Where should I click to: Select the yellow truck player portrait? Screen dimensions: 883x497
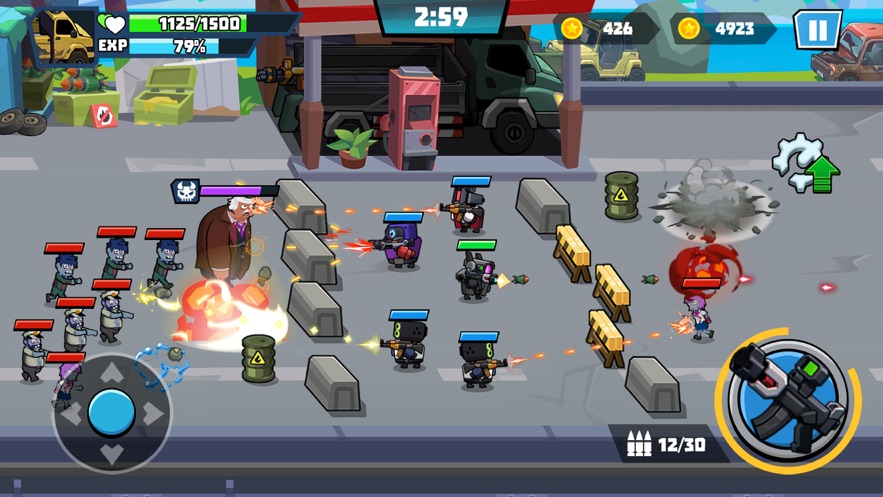click(x=63, y=36)
